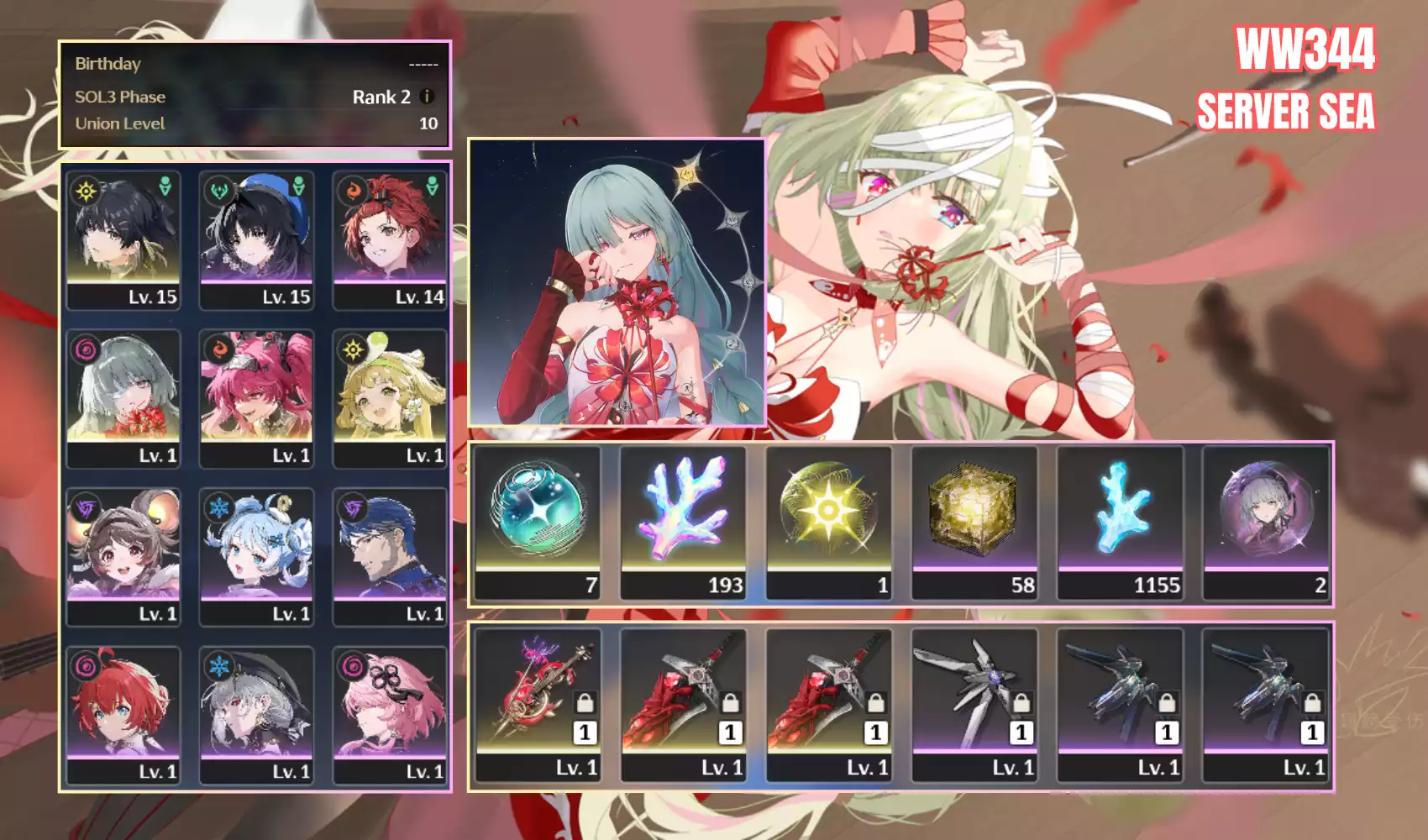Select the purple character orb item
Viewport: 1428px width, 840px height.
pos(1266,522)
